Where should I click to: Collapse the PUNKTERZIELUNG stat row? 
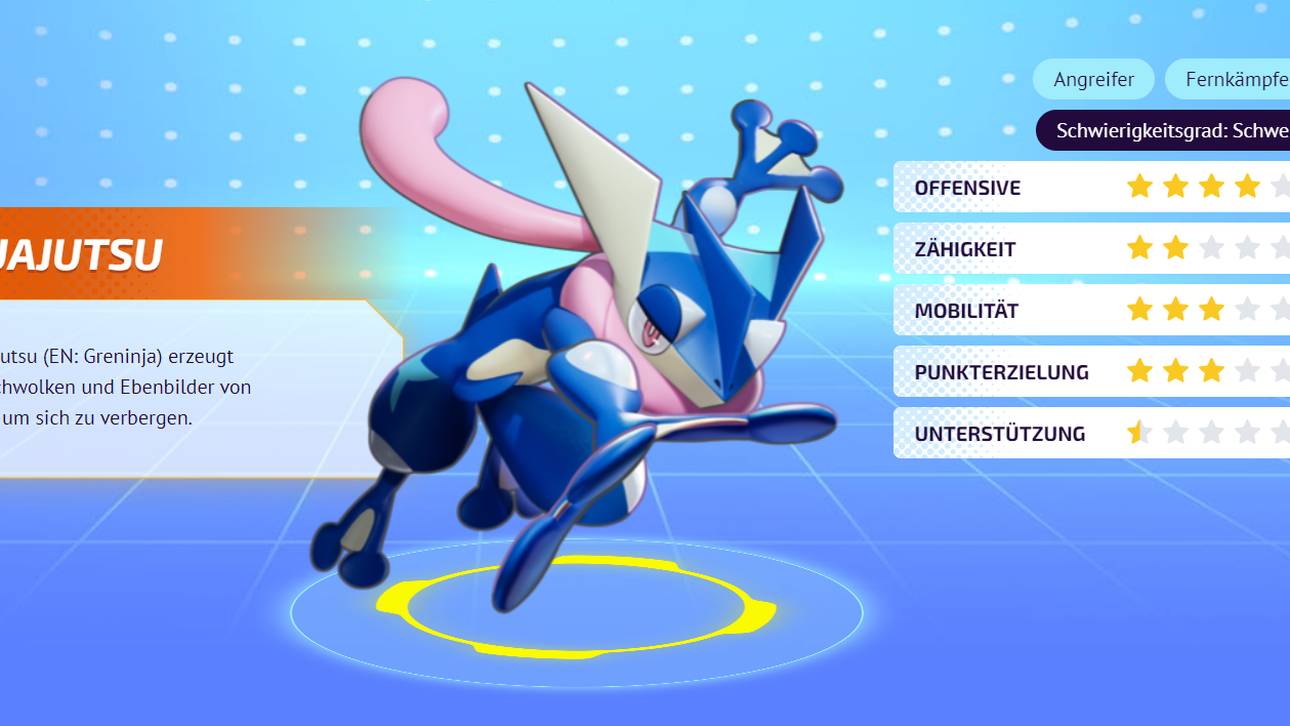pyautogui.click(x=1002, y=371)
